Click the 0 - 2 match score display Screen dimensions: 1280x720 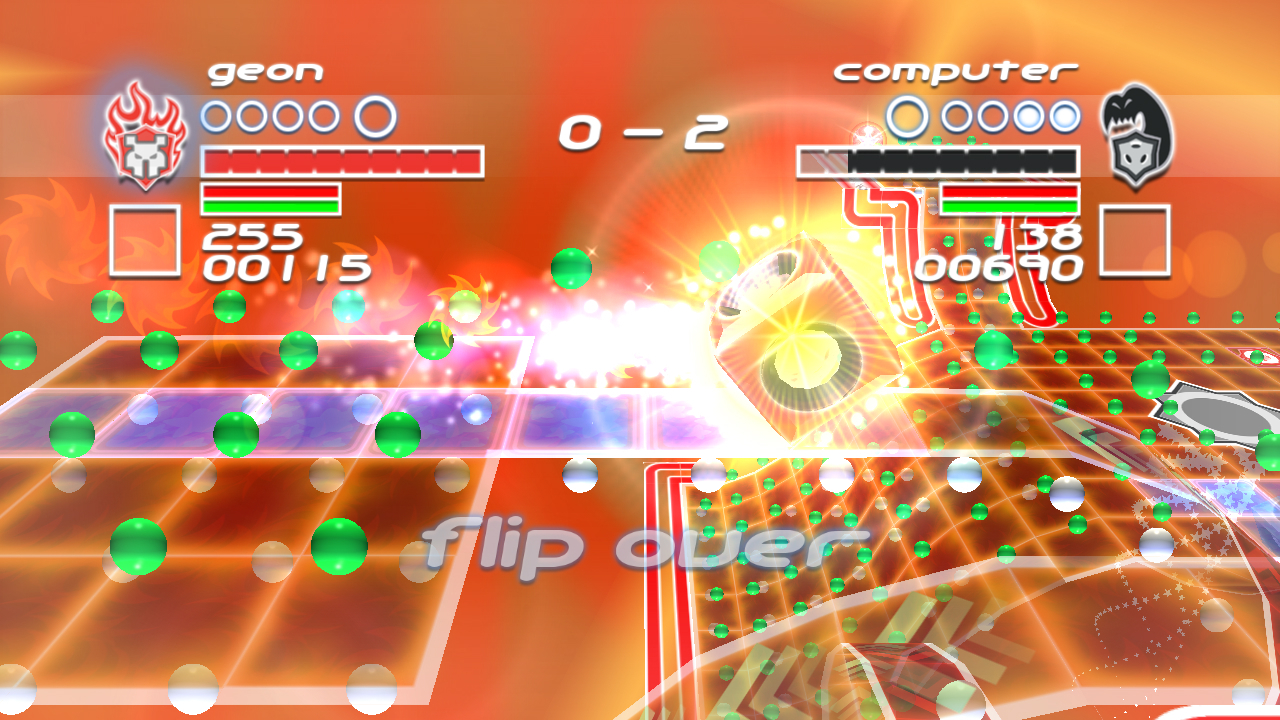pos(646,133)
